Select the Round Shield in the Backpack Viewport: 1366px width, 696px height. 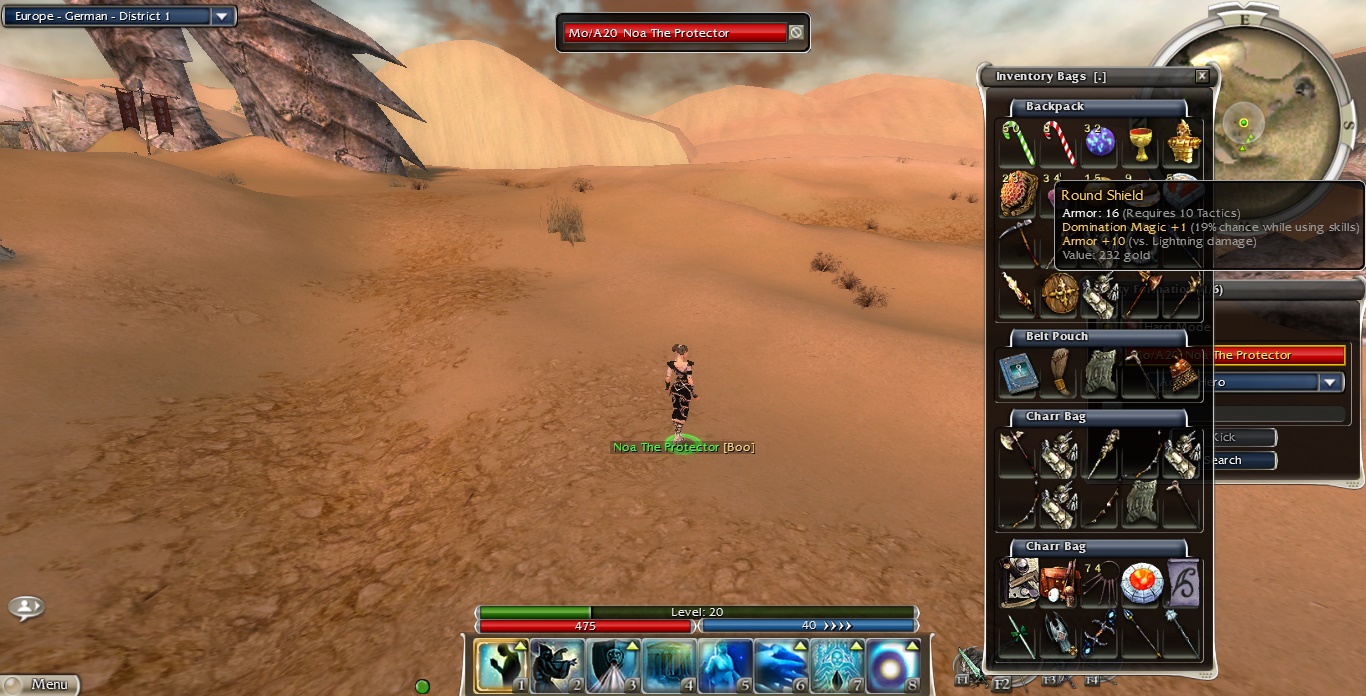tap(1059, 293)
